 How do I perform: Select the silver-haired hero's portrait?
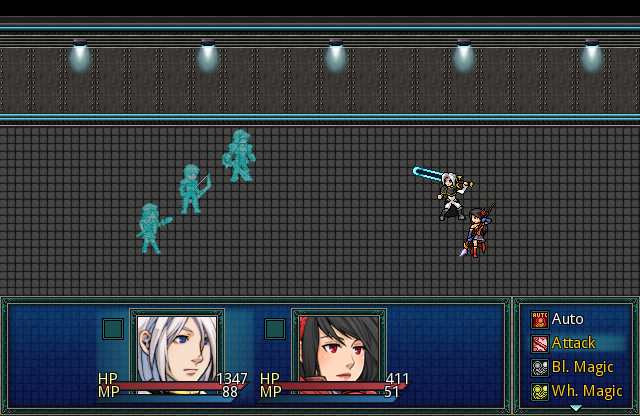click(177, 350)
